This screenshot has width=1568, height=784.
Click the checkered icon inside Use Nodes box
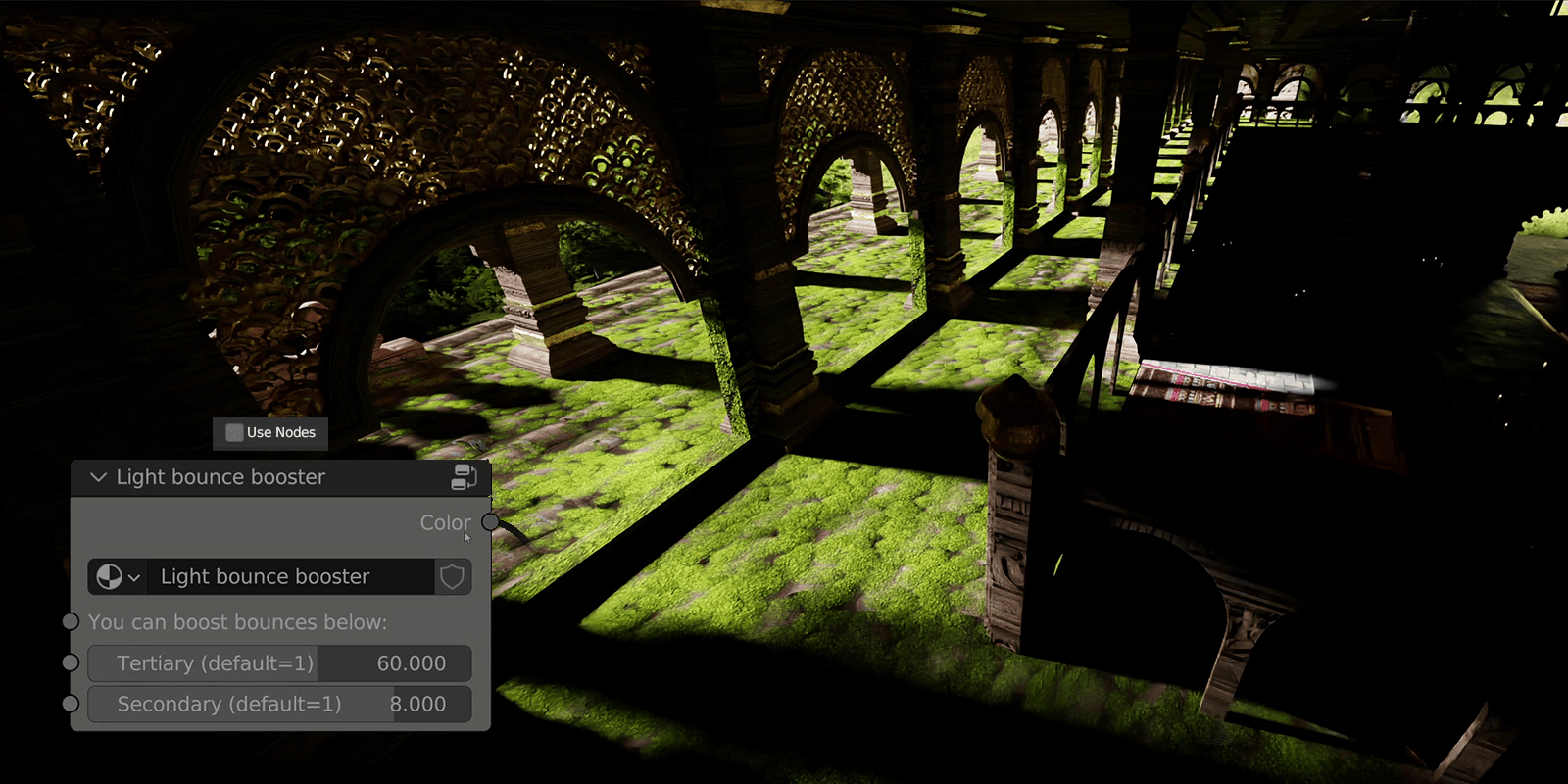tap(233, 433)
